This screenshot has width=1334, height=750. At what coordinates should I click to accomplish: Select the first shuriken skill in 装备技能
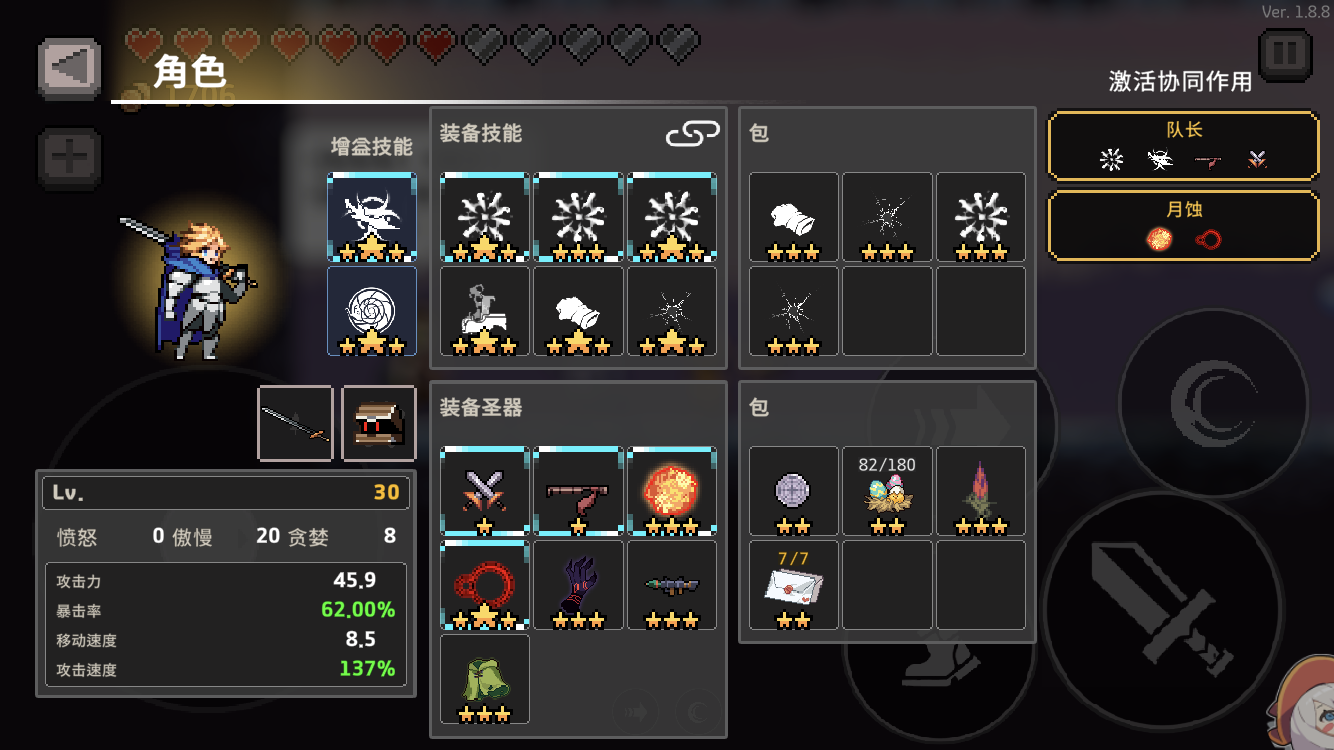coord(484,218)
